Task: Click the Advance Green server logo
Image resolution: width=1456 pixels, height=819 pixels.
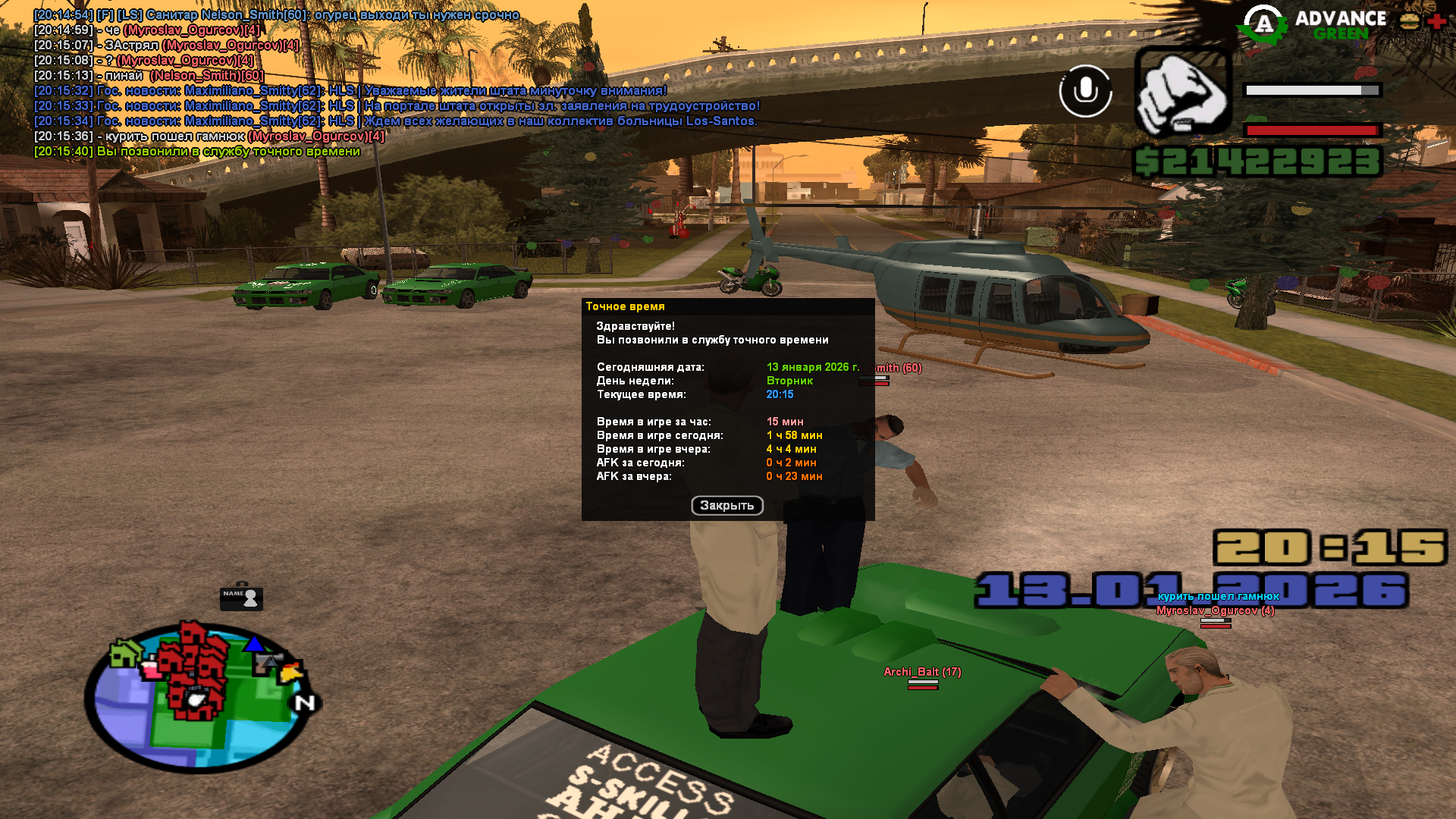Action: click(x=1313, y=24)
